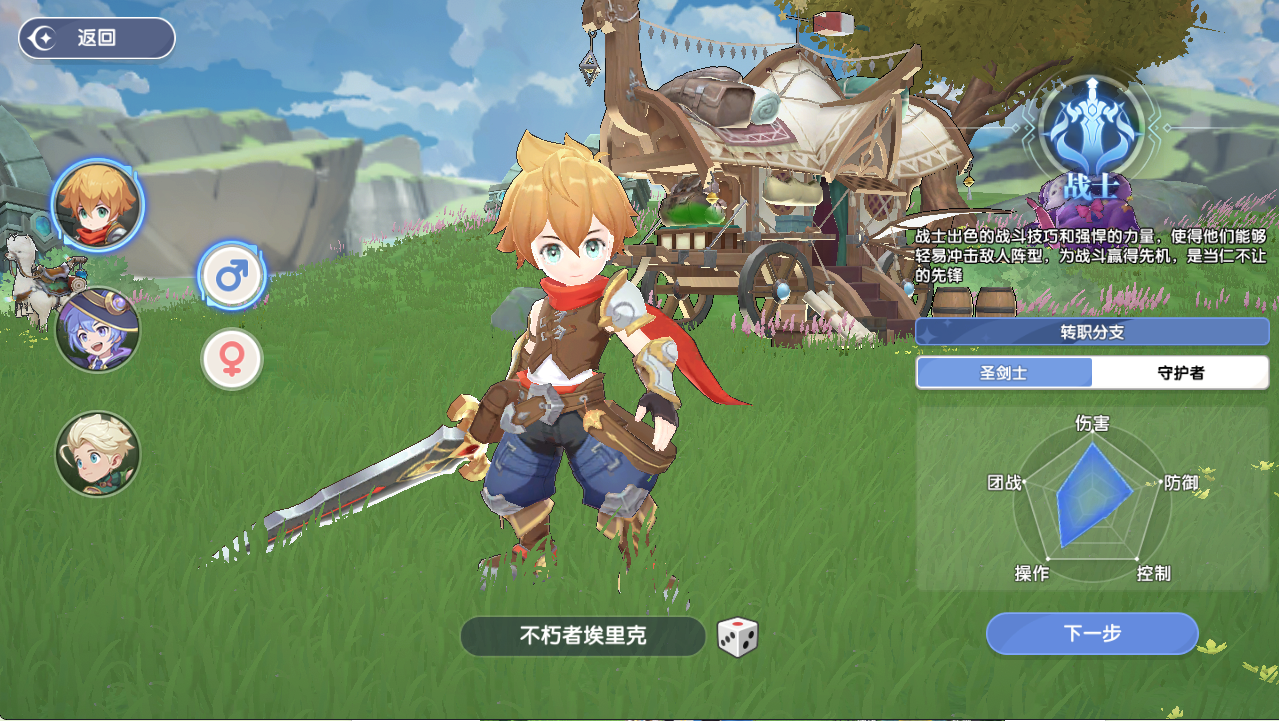Select the male gender symbol
1279x721 pixels.
pyautogui.click(x=232, y=276)
